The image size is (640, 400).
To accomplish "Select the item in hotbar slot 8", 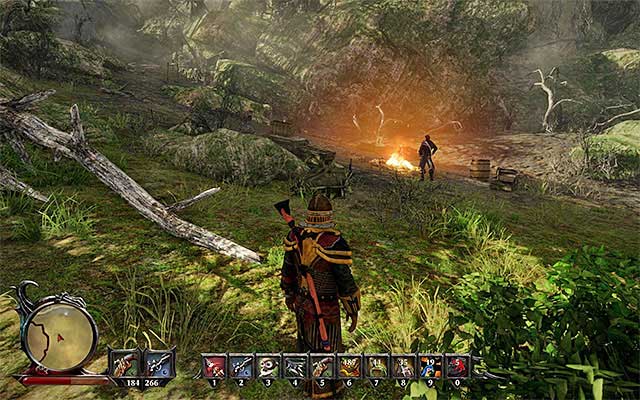I will coord(403,367).
